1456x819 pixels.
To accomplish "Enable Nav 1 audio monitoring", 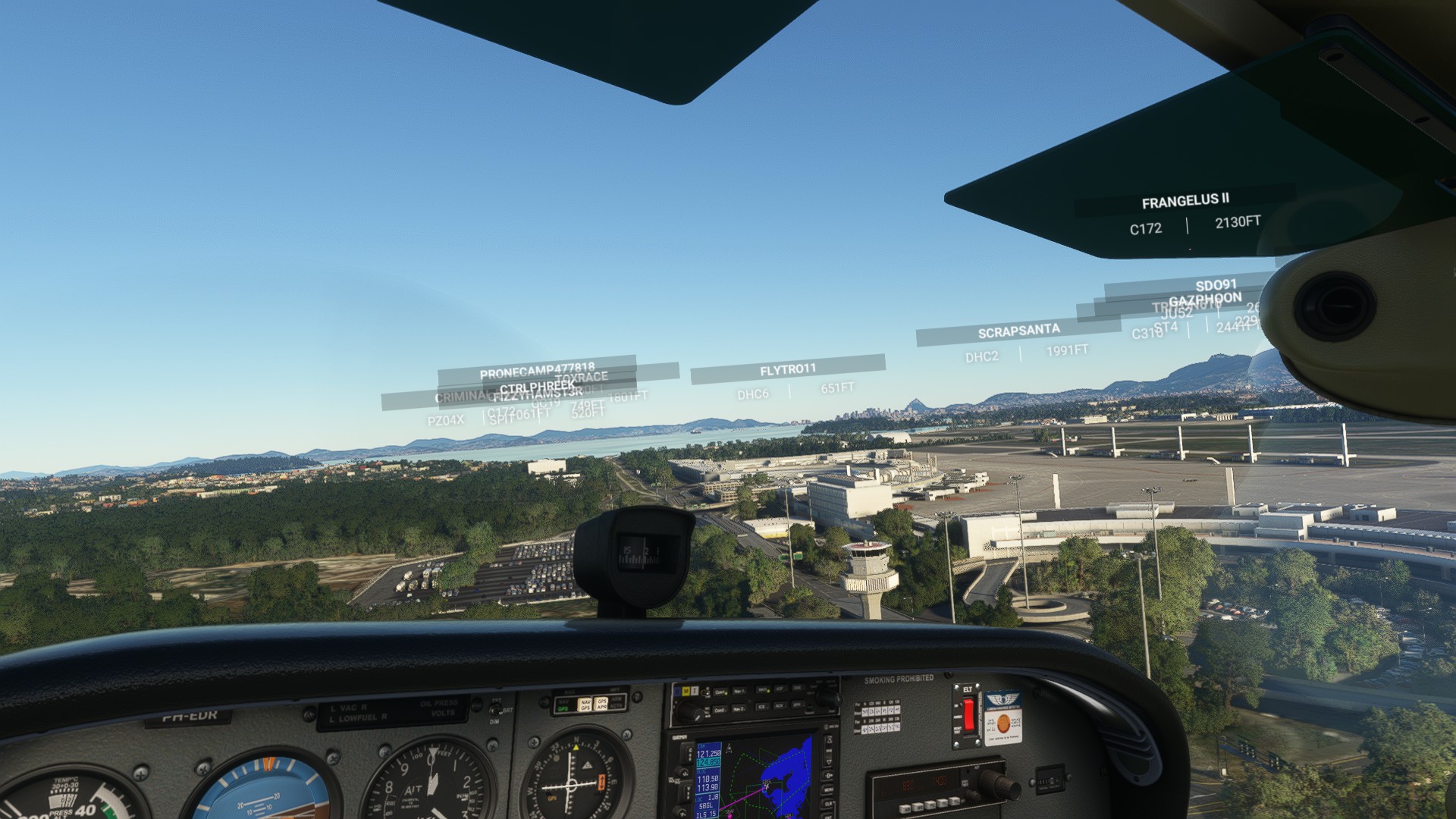I will [x=739, y=690].
